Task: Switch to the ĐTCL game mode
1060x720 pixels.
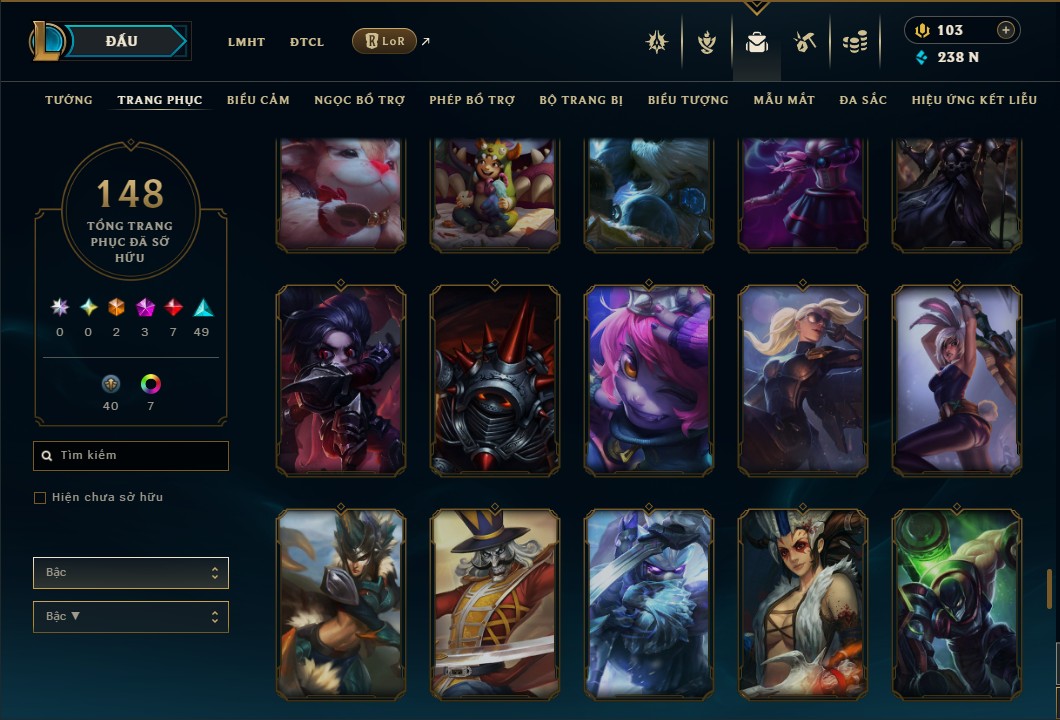Action: pos(307,42)
